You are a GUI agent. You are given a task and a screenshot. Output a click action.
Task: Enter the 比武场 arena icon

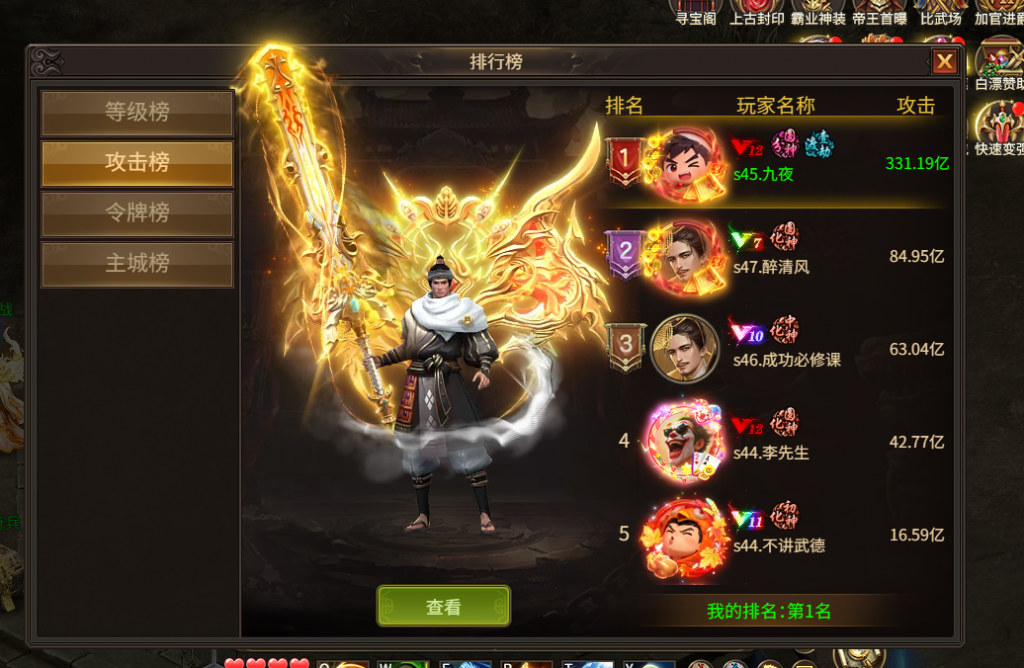tap(941, 12)
